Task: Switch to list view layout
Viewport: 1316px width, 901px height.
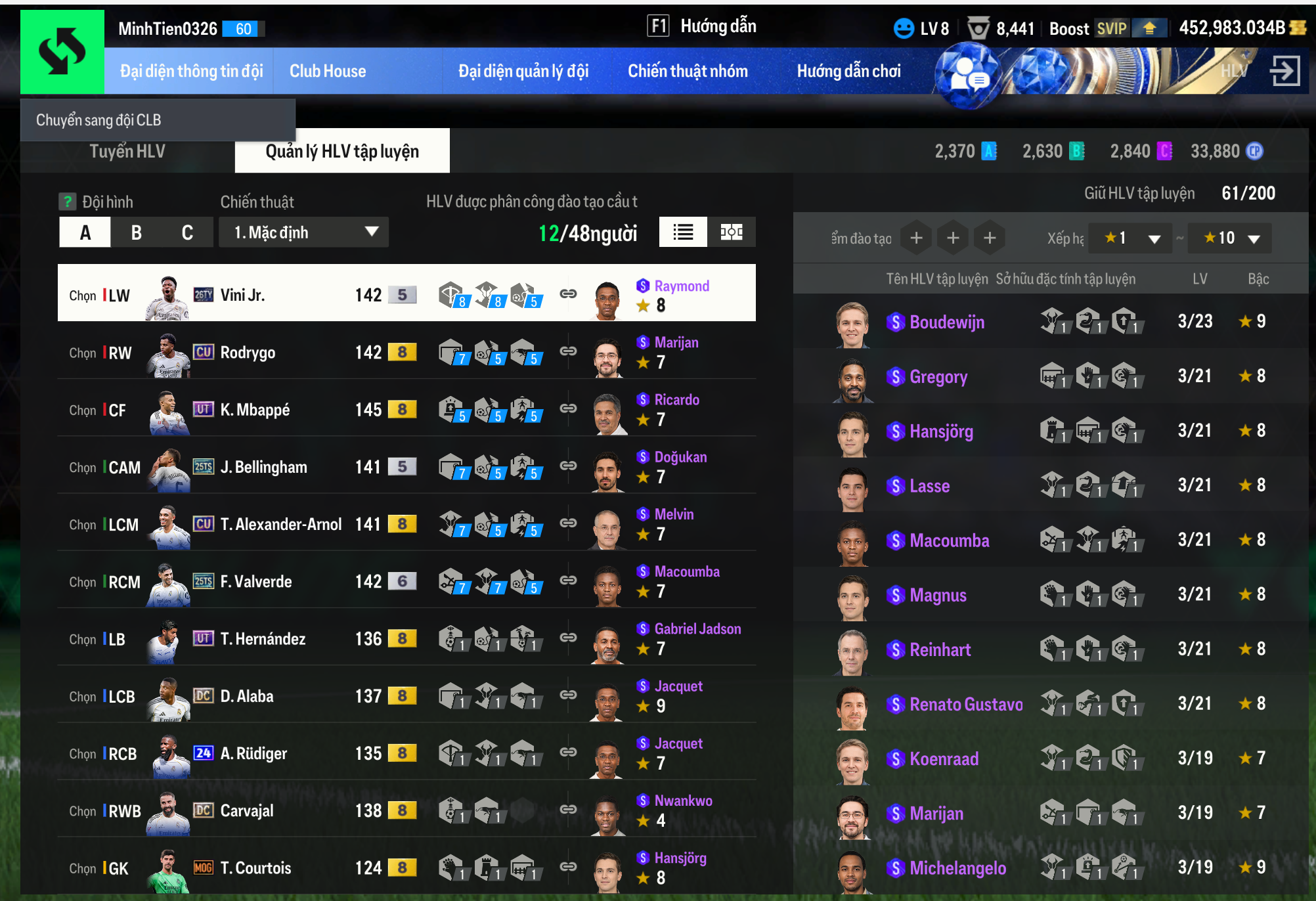Action: point(683,232)
